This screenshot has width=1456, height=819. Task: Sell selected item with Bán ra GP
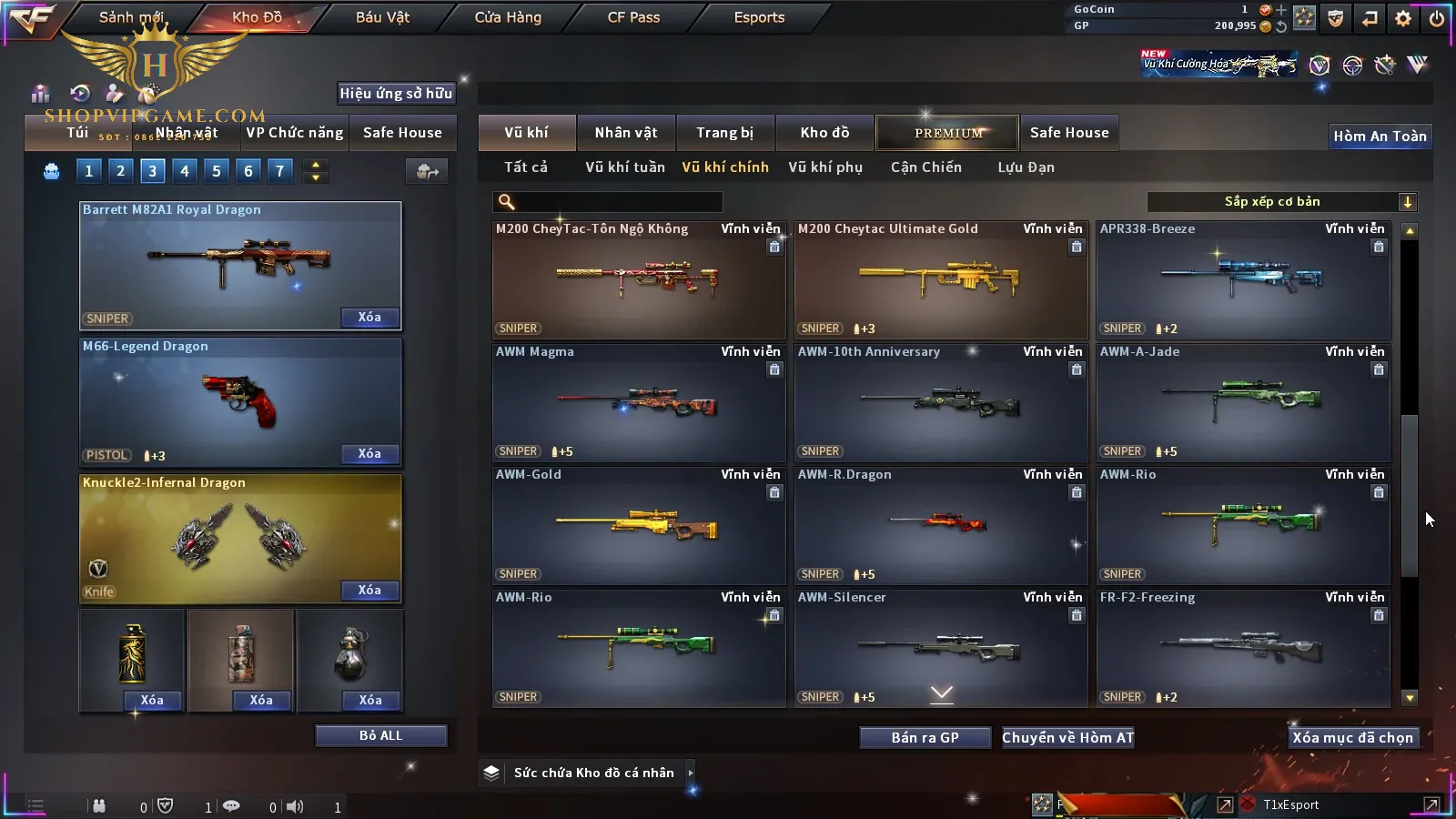[925, 738]
